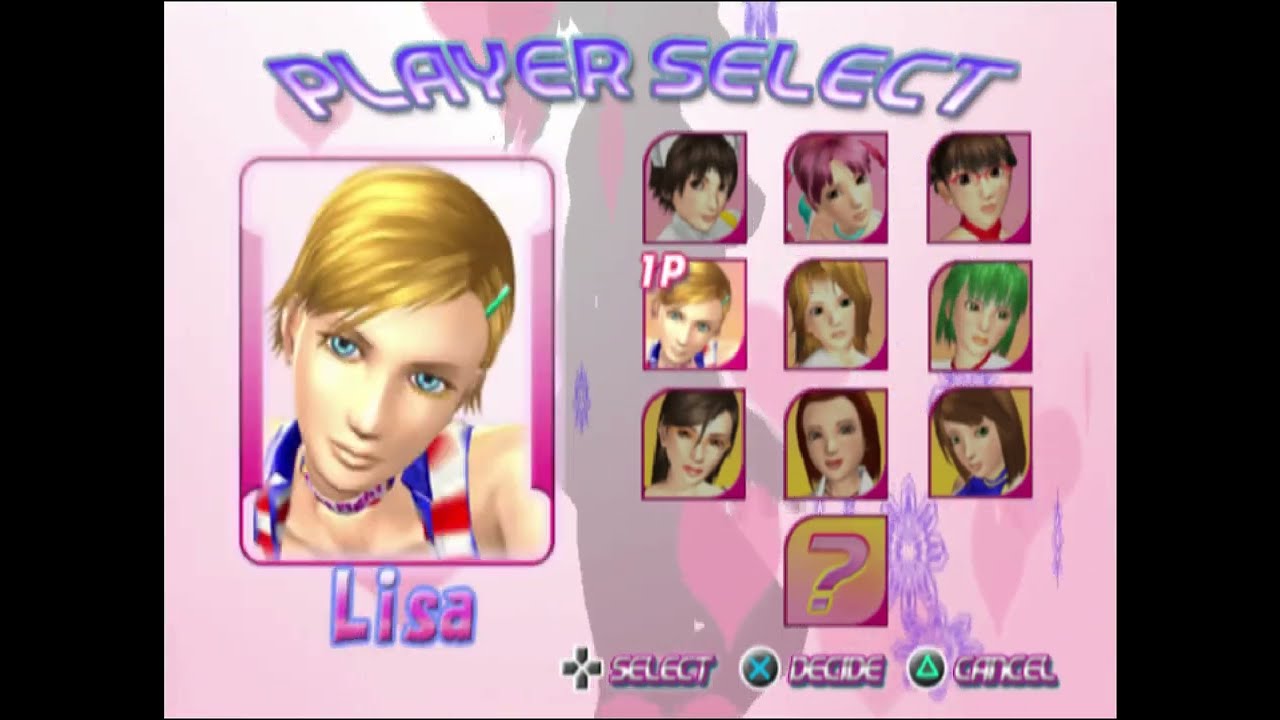
Task: Select Lisa's portrait marked with 1P
Action: (695, 317)
